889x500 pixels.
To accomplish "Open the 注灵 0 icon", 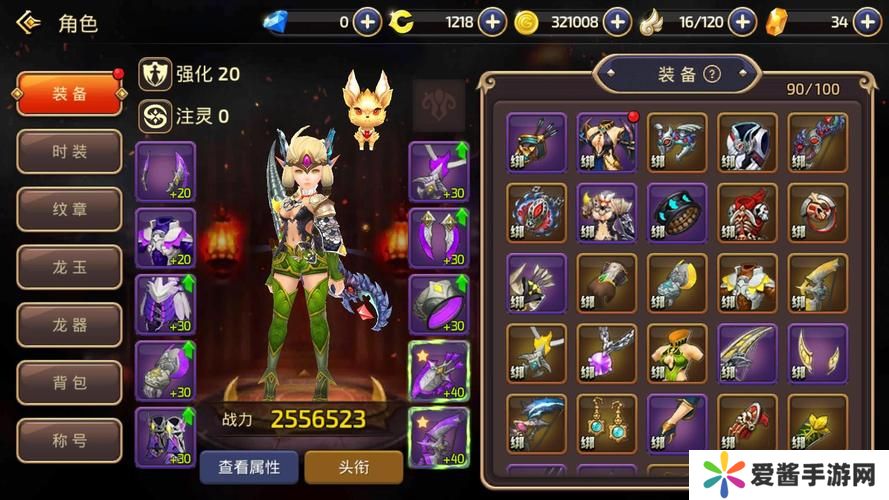I will point(154,116).
